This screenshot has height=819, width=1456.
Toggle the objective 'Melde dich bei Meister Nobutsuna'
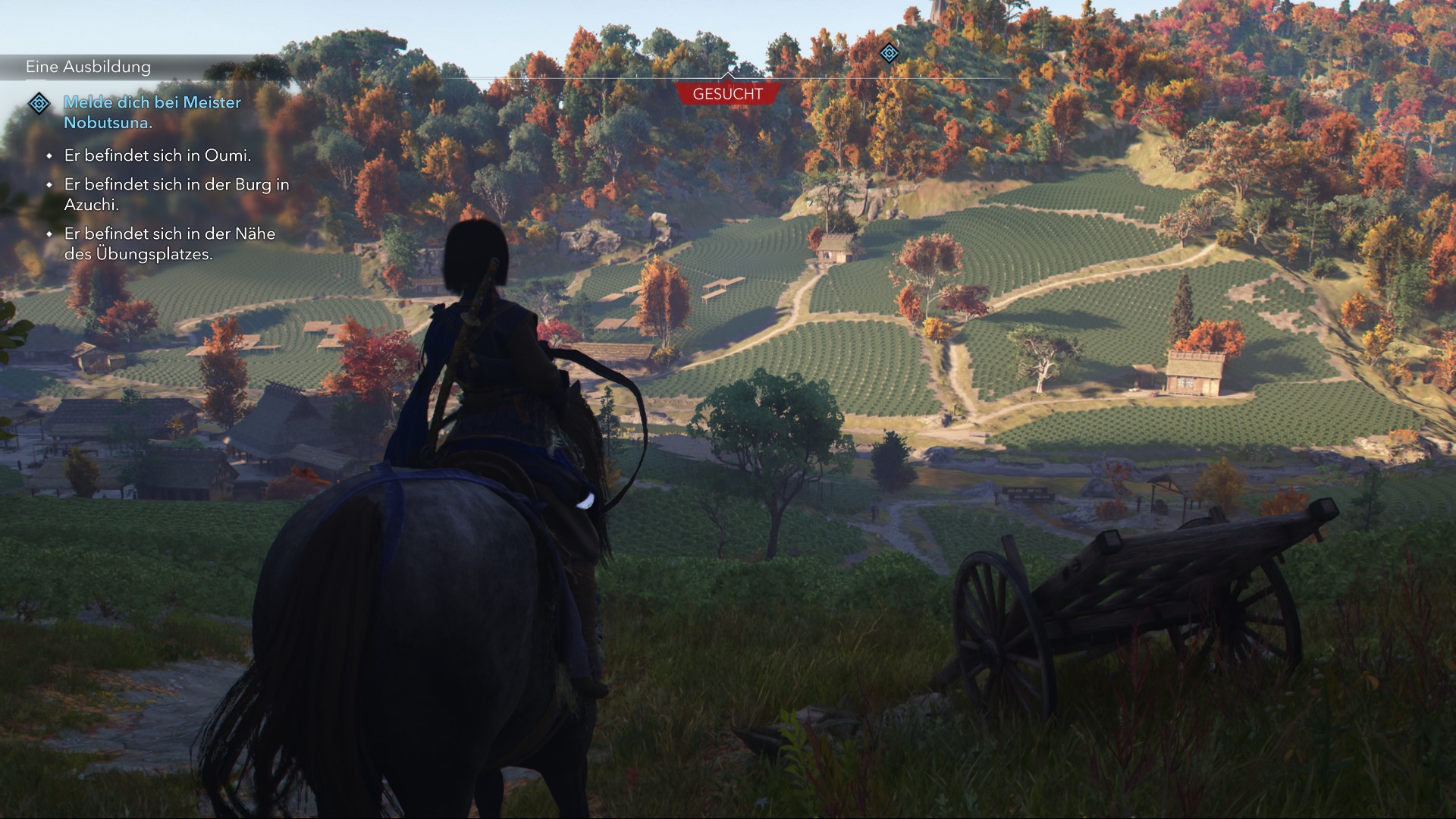(x=151, y=113)
